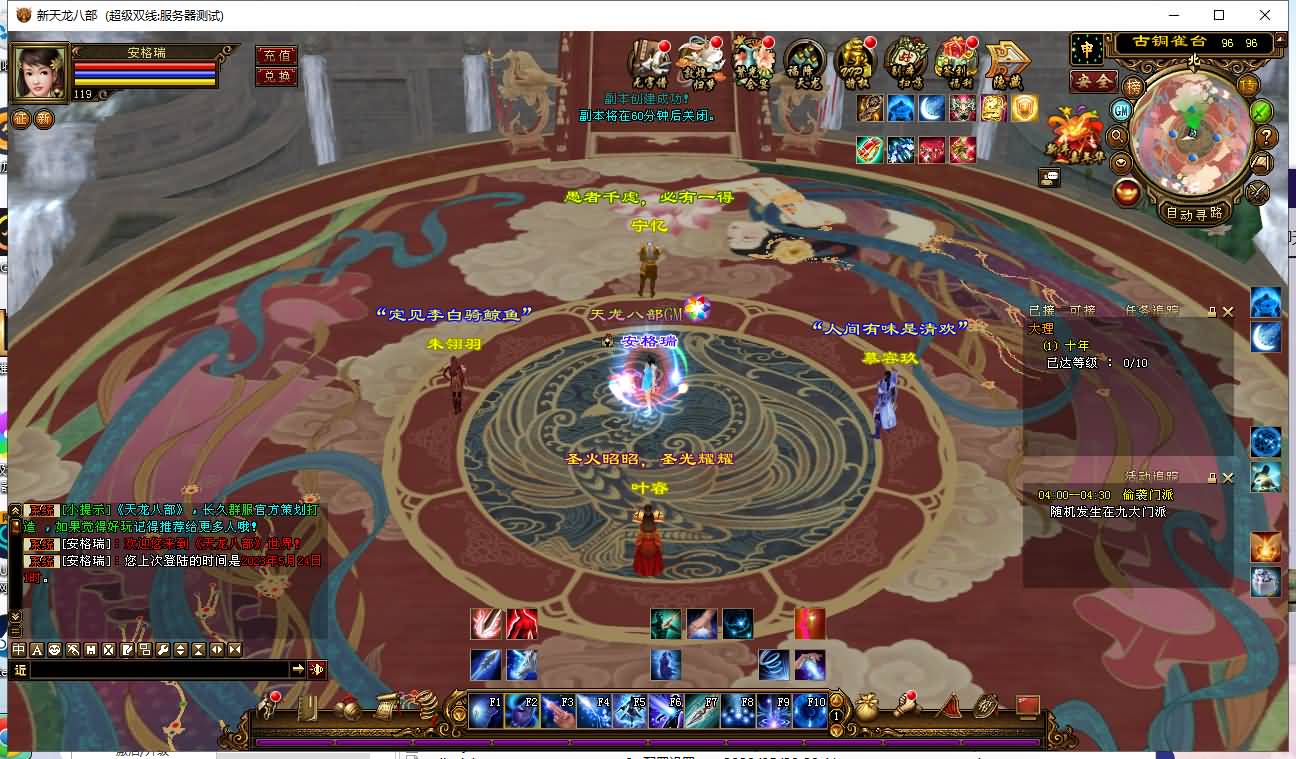This screenshot has width=1296, height=759.
Task: Open the 签到福利 sign-in rewards icon
Action: (955, 61)
